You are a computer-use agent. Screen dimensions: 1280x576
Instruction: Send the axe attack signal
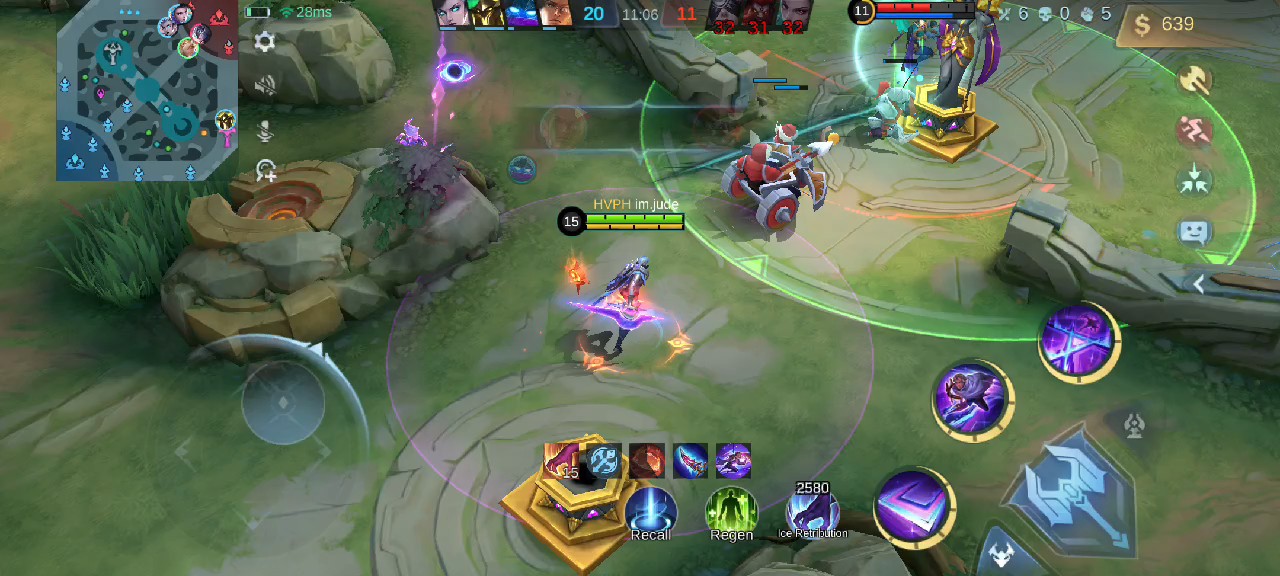tap(1194, 80)
